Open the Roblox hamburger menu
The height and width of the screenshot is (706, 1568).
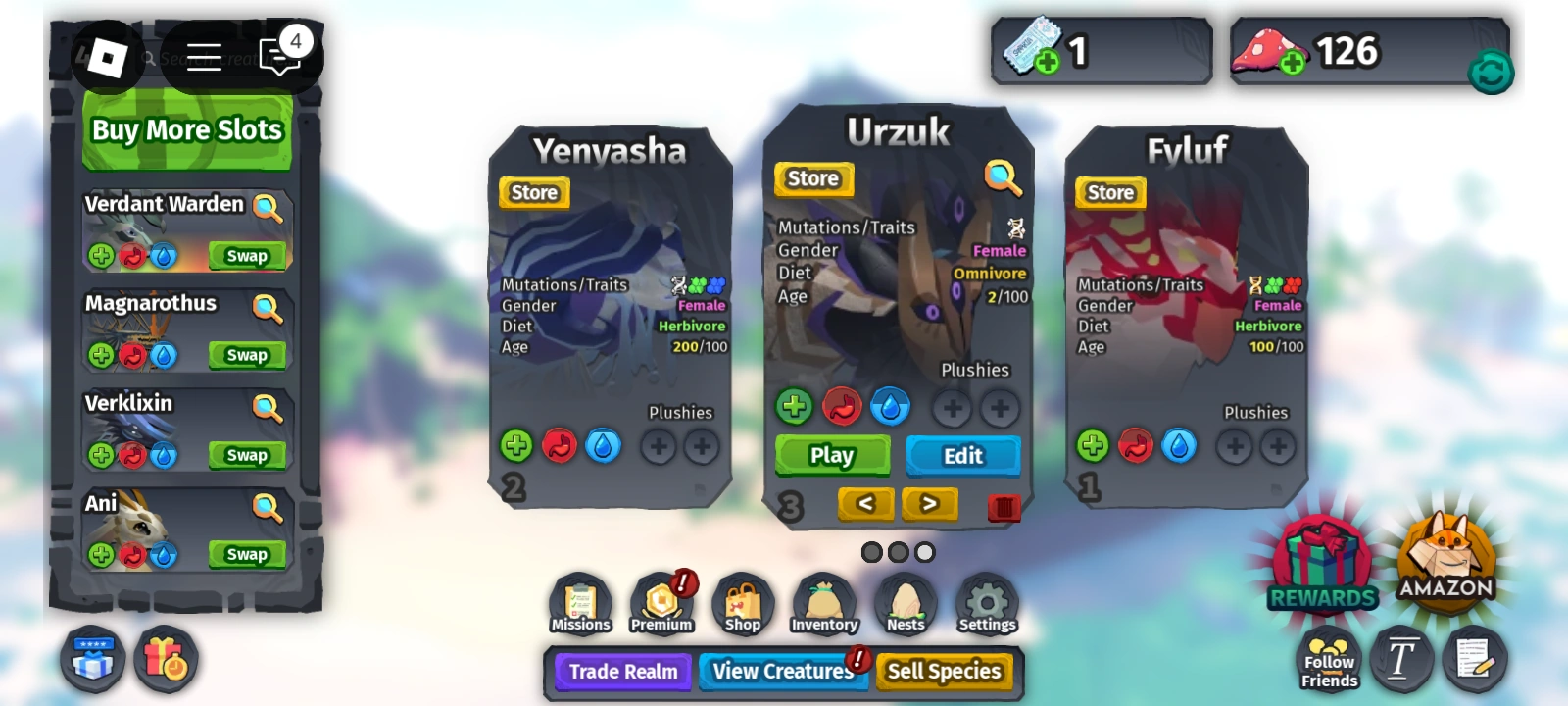click(206, 58)
